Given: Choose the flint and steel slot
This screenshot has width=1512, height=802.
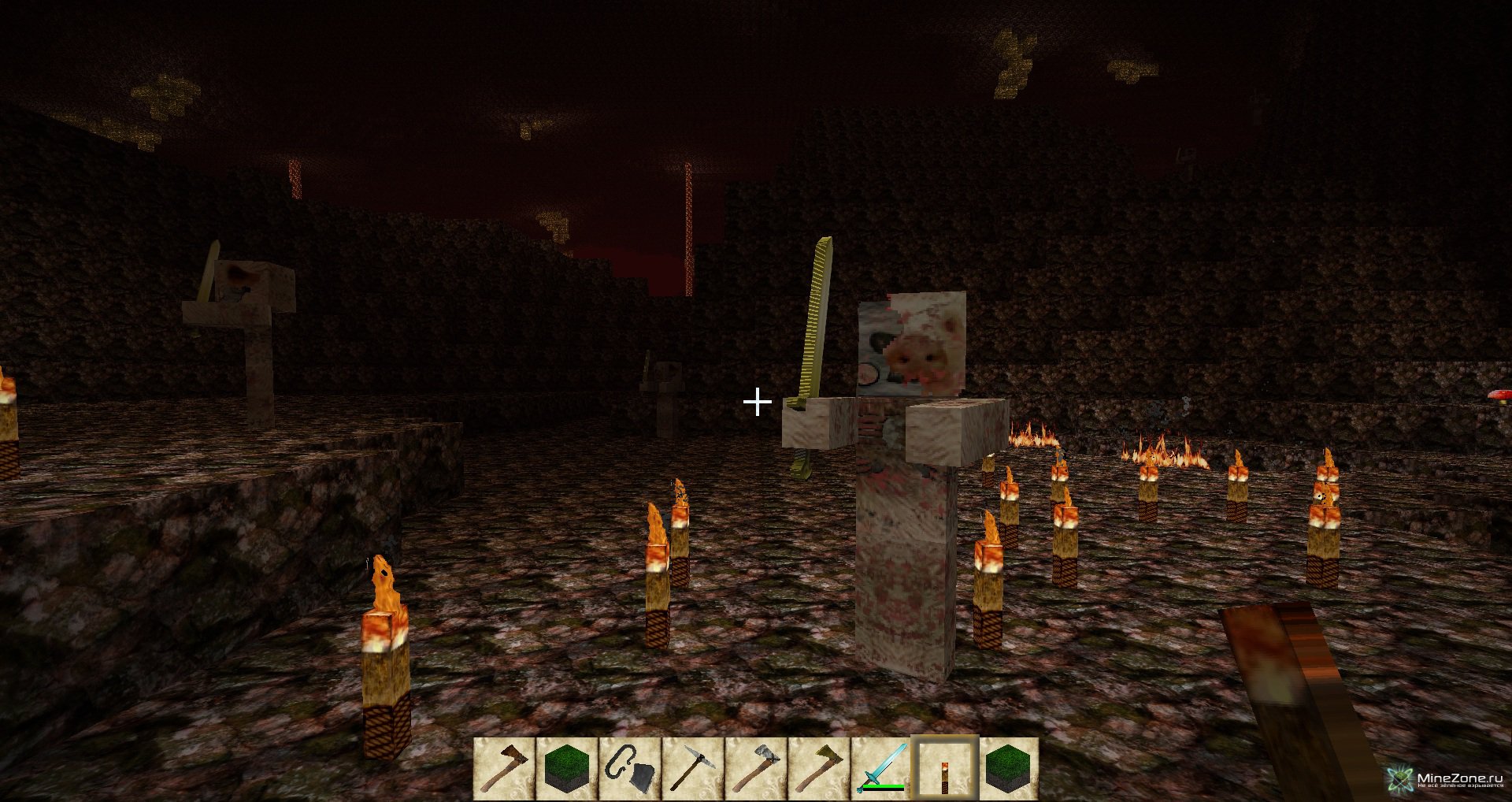Looking at the screenshot, I should tap(630, 767).
